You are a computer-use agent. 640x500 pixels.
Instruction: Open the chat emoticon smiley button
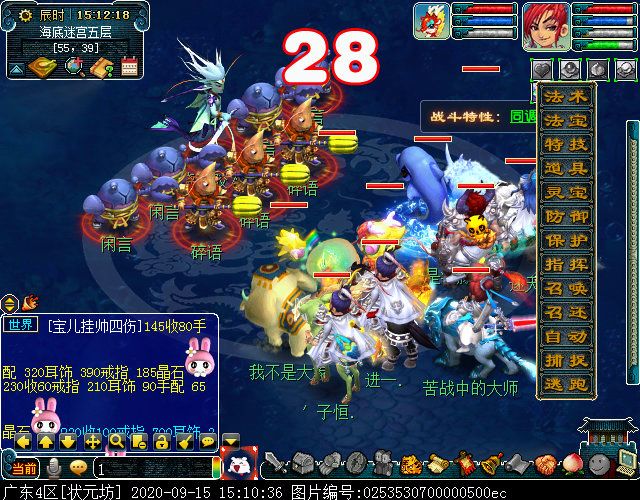(x=78, y=467)
